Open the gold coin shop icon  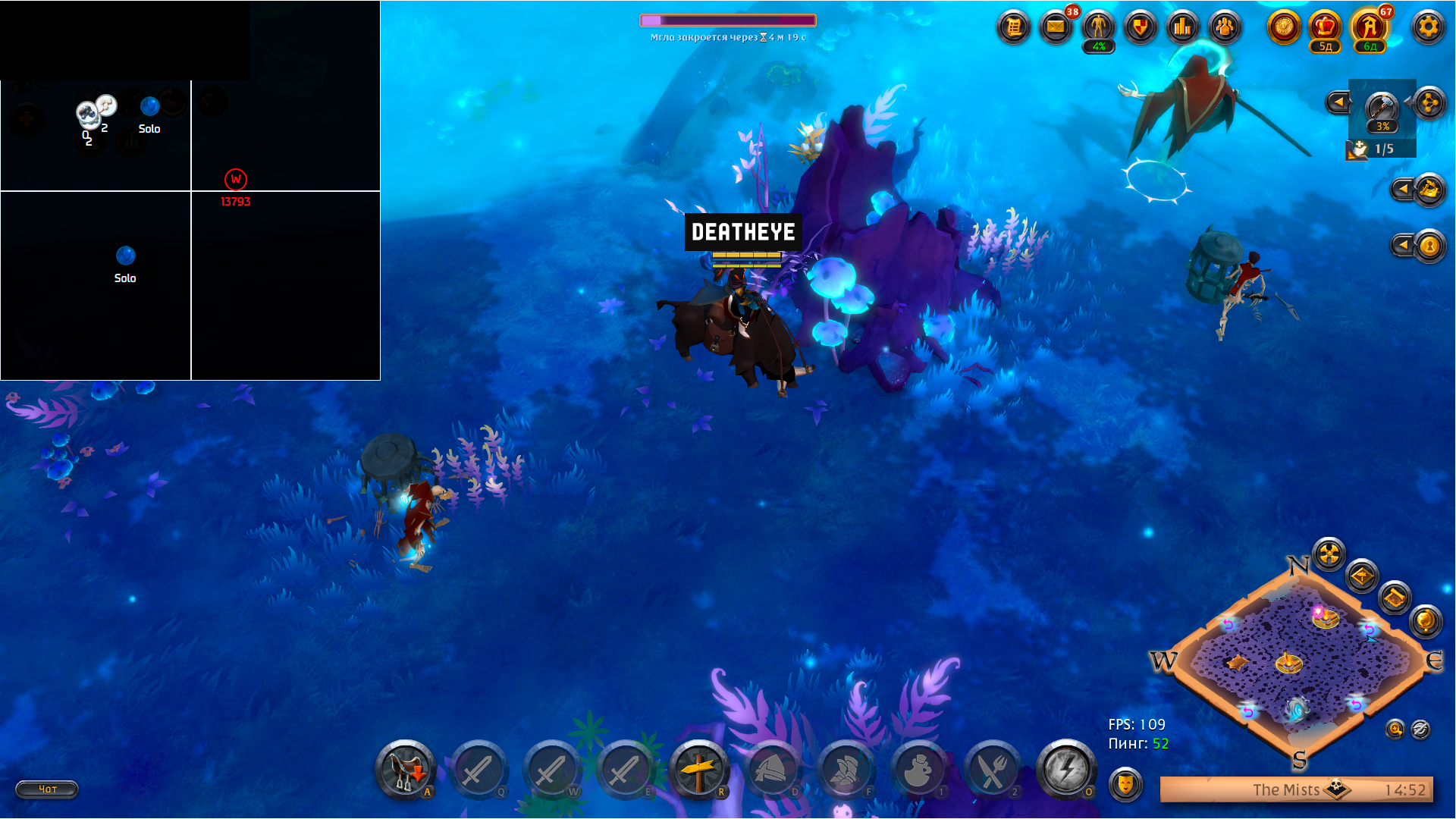(x=1284, y=28)
